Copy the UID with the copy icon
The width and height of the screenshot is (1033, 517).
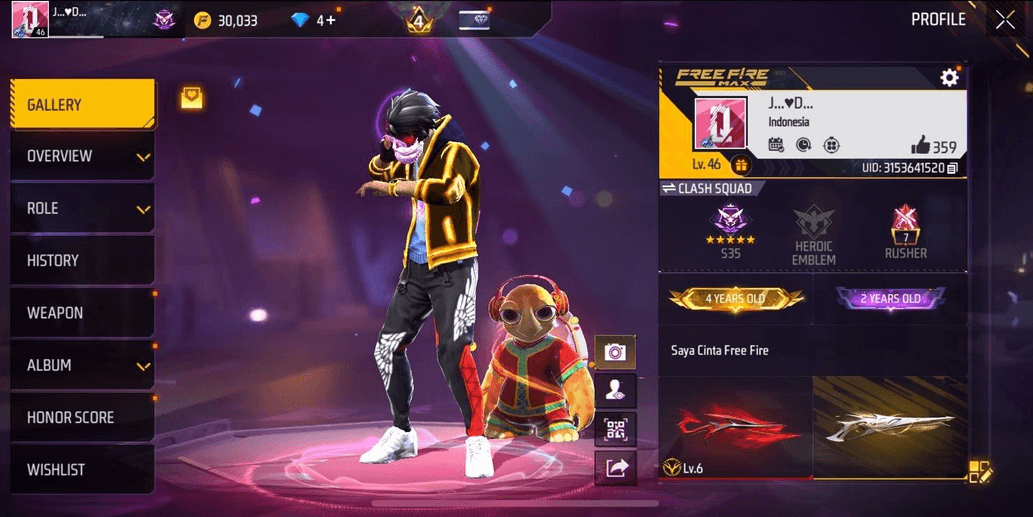coord(953,168)
